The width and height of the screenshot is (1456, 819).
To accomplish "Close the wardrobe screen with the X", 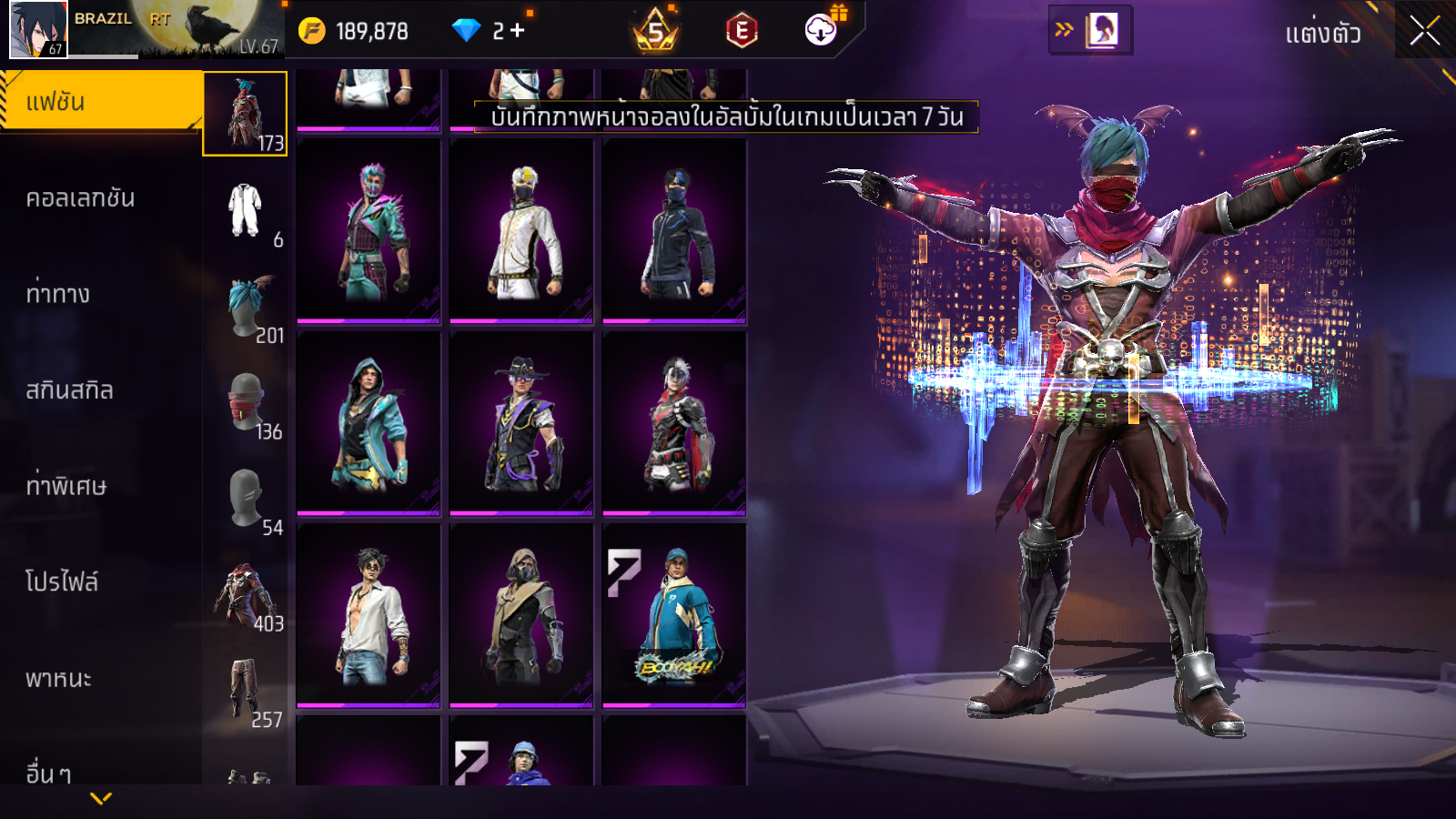I will pyautogui.click(x=1424, y=31).
